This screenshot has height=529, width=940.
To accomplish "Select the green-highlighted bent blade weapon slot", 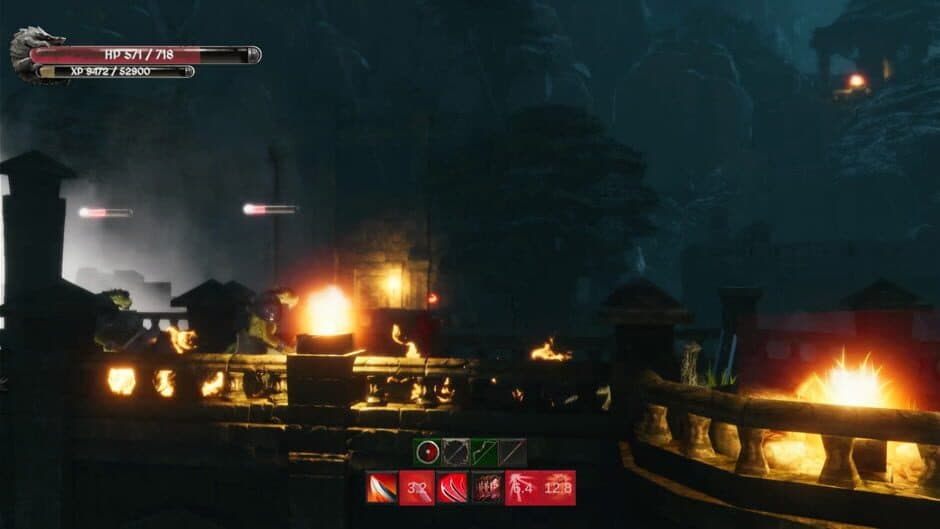I will coord(484,452).
